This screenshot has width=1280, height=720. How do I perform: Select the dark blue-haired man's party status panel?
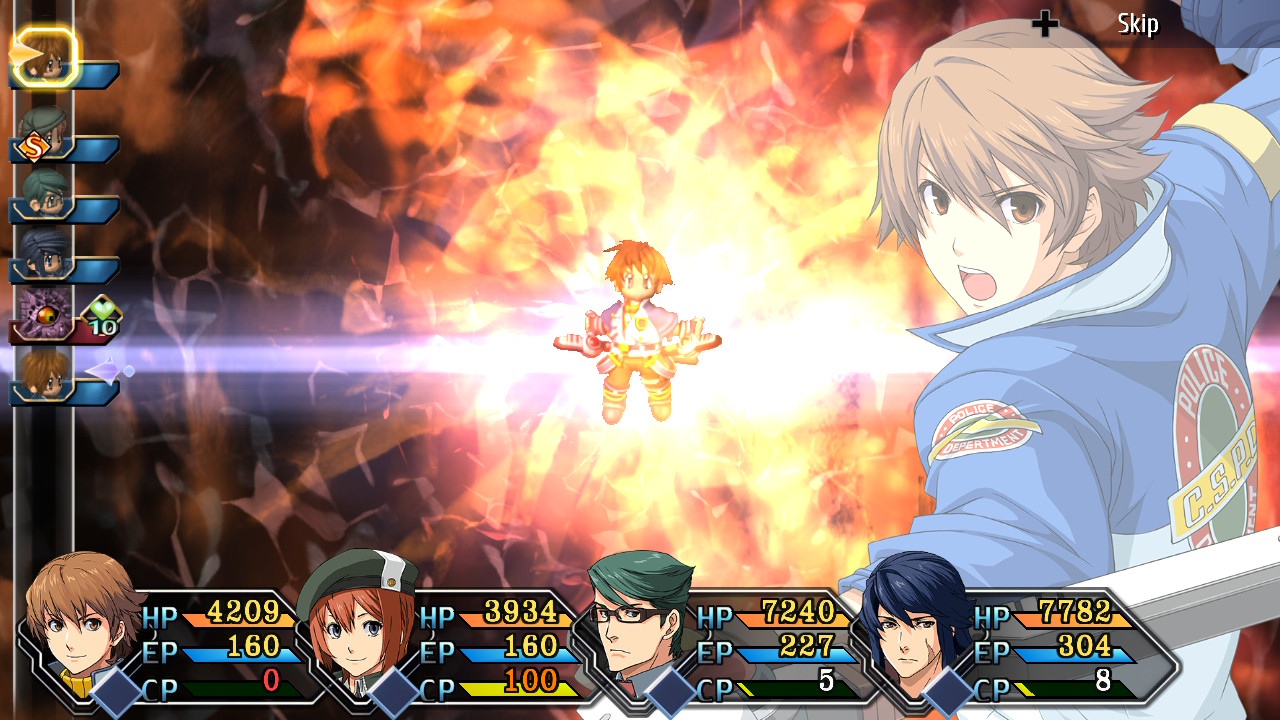pyautogui.click(x=1000, y=645)
